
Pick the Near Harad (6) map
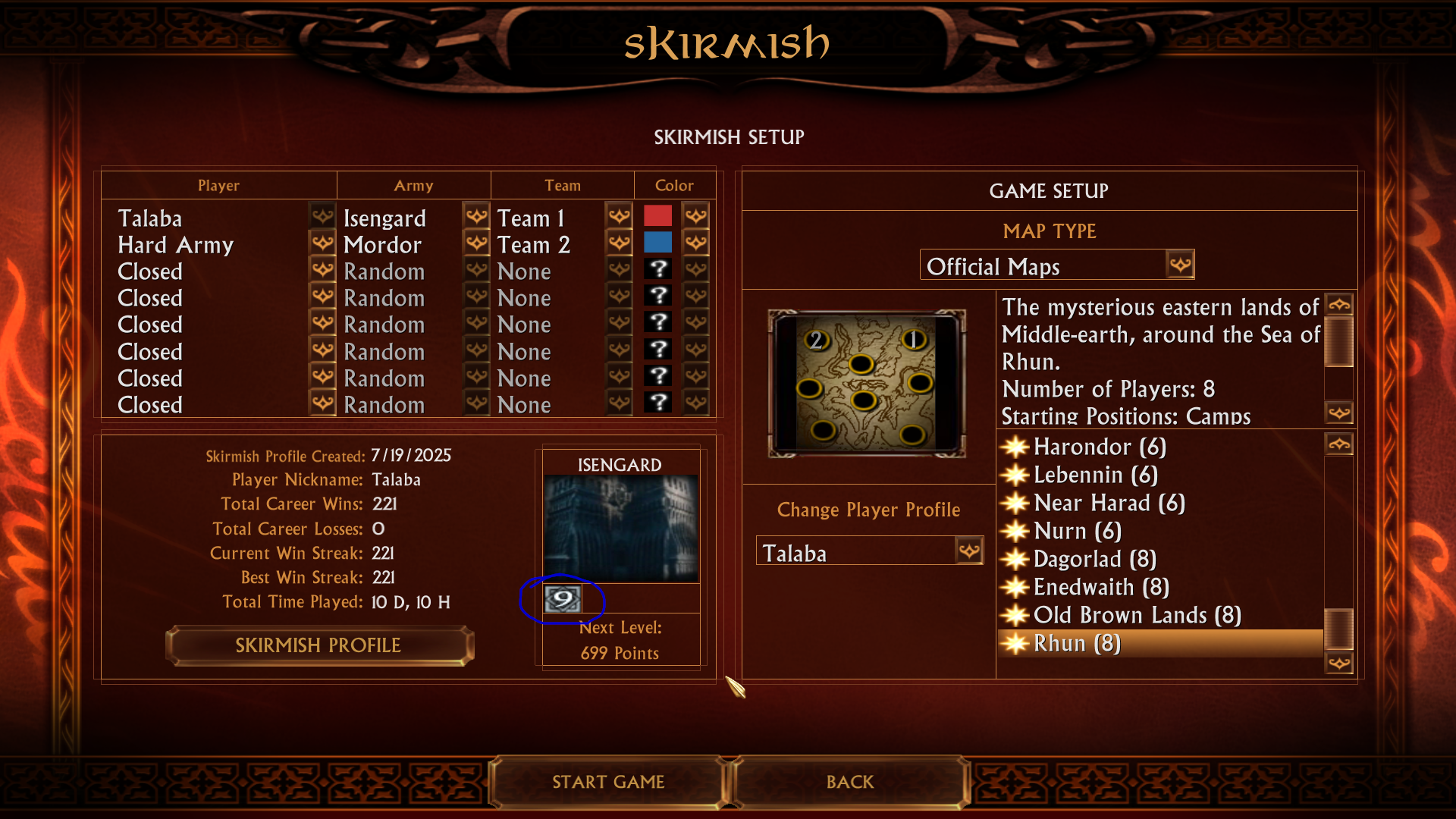click(1109, 503)
